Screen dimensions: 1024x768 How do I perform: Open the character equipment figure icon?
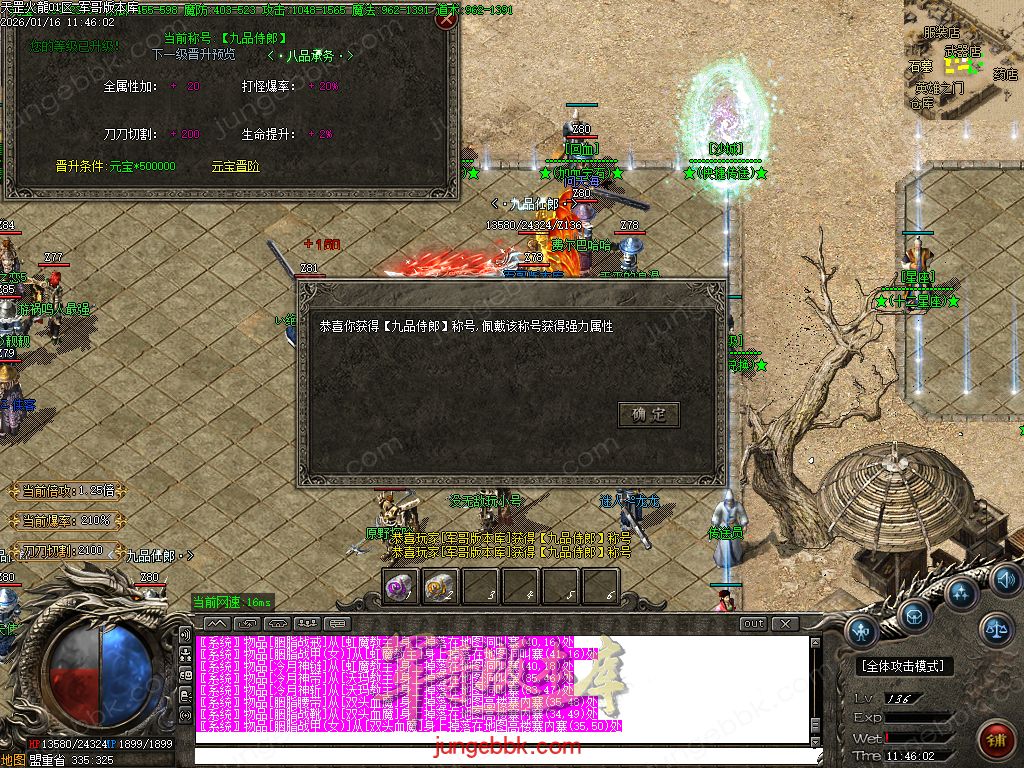pos(863,630)
